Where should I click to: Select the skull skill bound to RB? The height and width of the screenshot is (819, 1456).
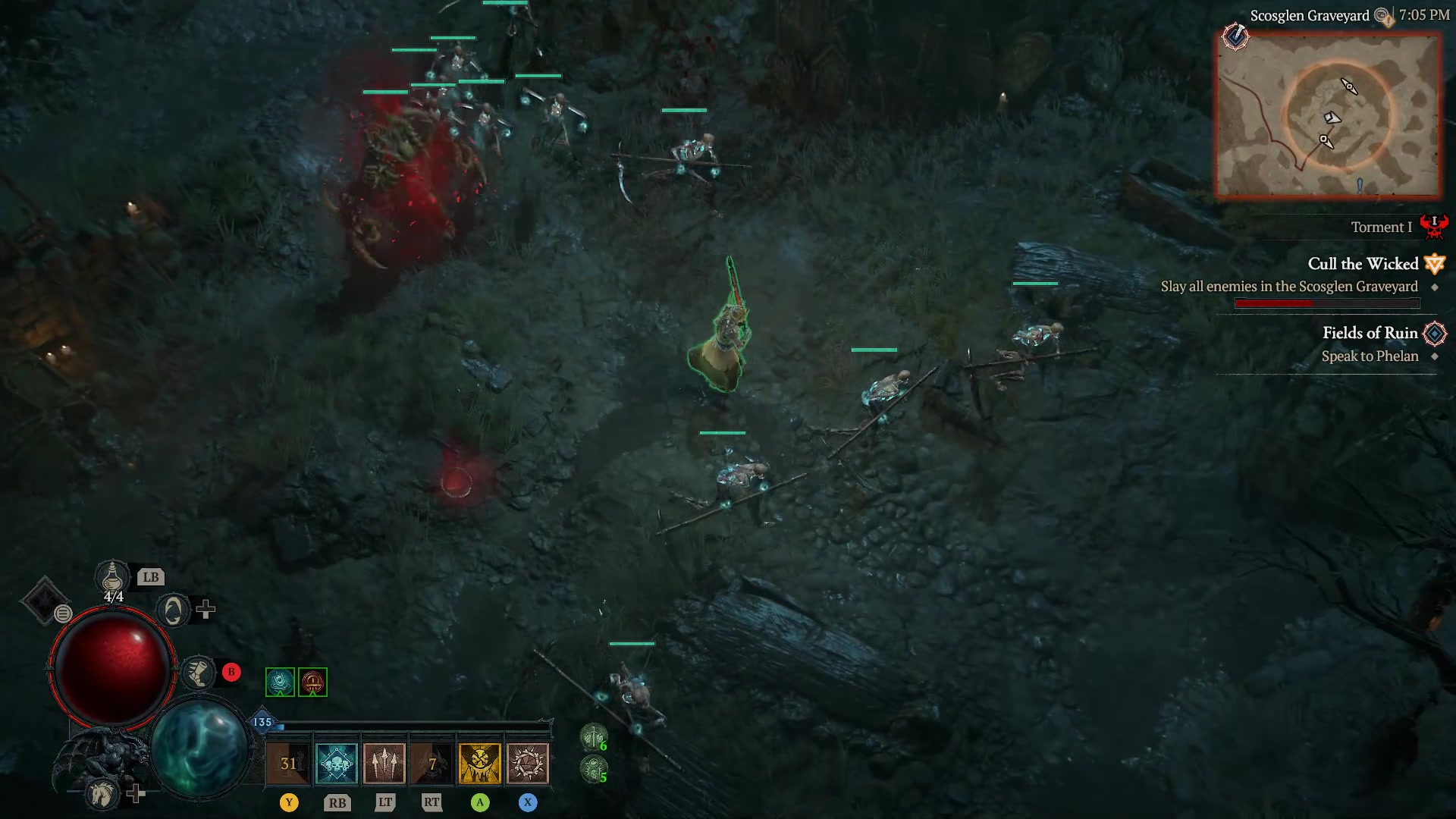336,763
